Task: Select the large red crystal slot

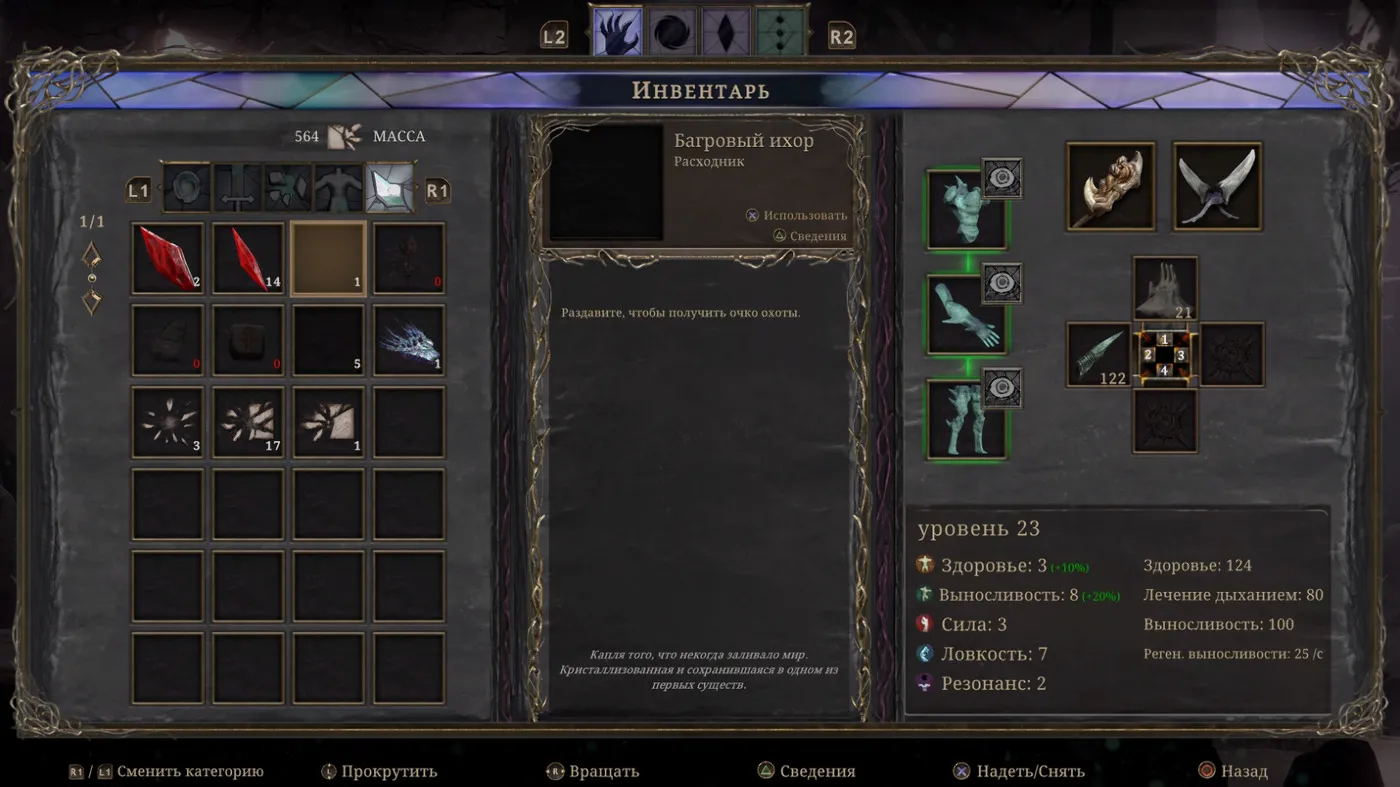Action: click(167, 258)
